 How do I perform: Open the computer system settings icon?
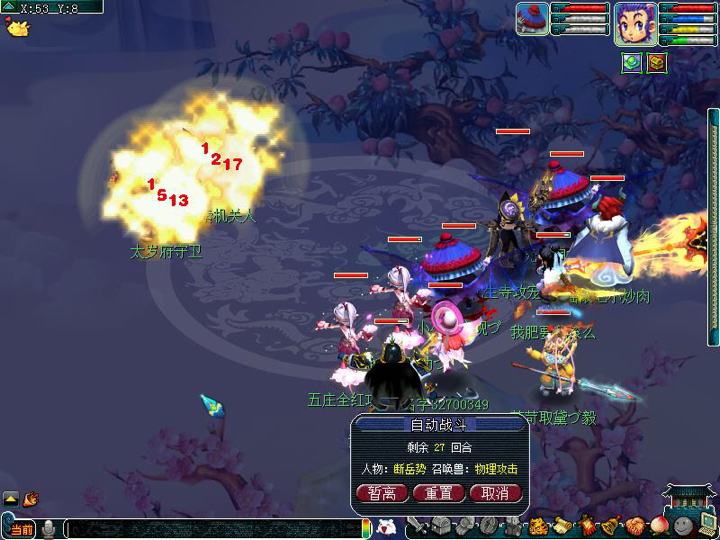707,525
